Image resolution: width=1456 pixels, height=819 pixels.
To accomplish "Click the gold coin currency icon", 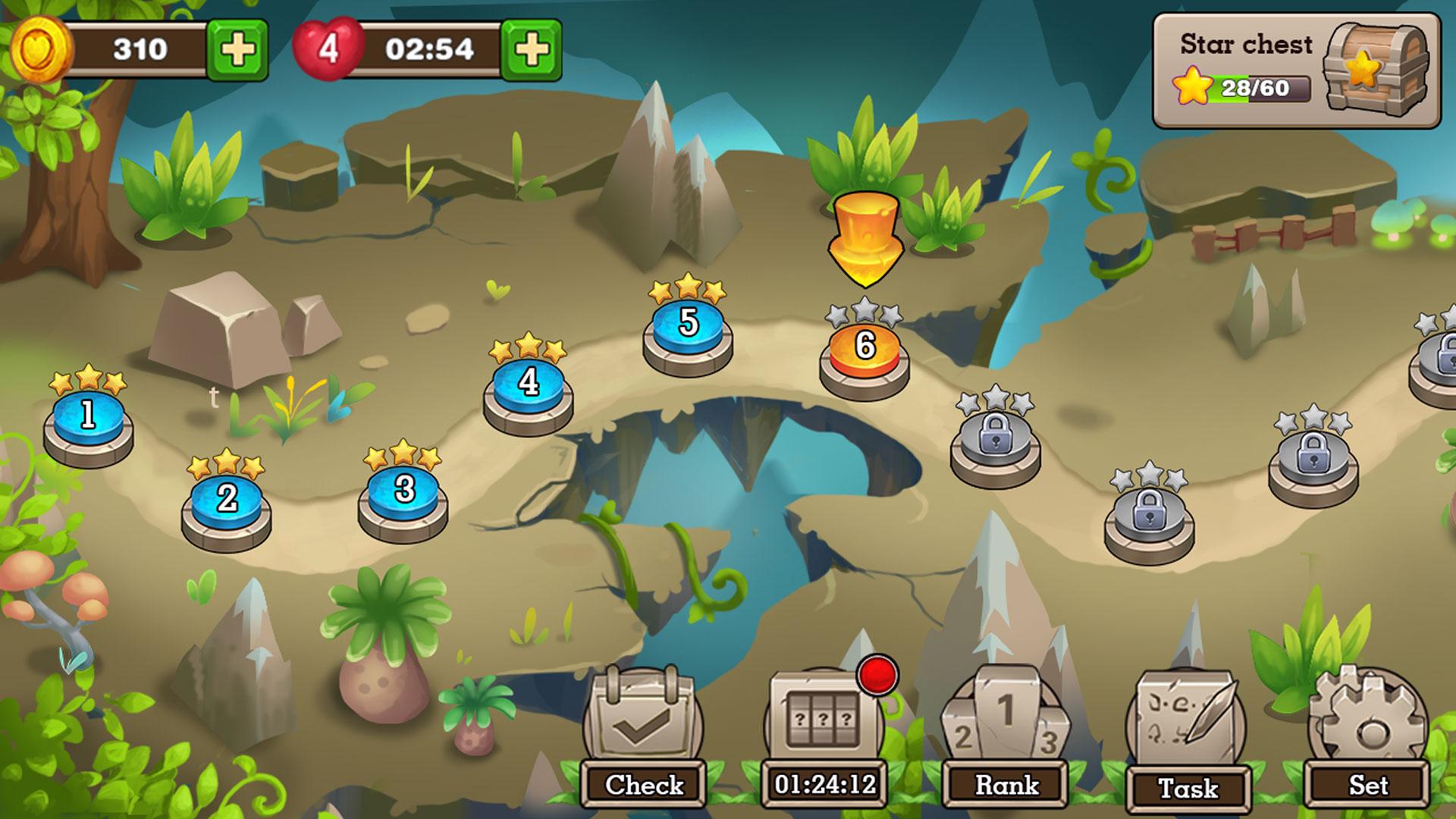I will click(42, 47).
